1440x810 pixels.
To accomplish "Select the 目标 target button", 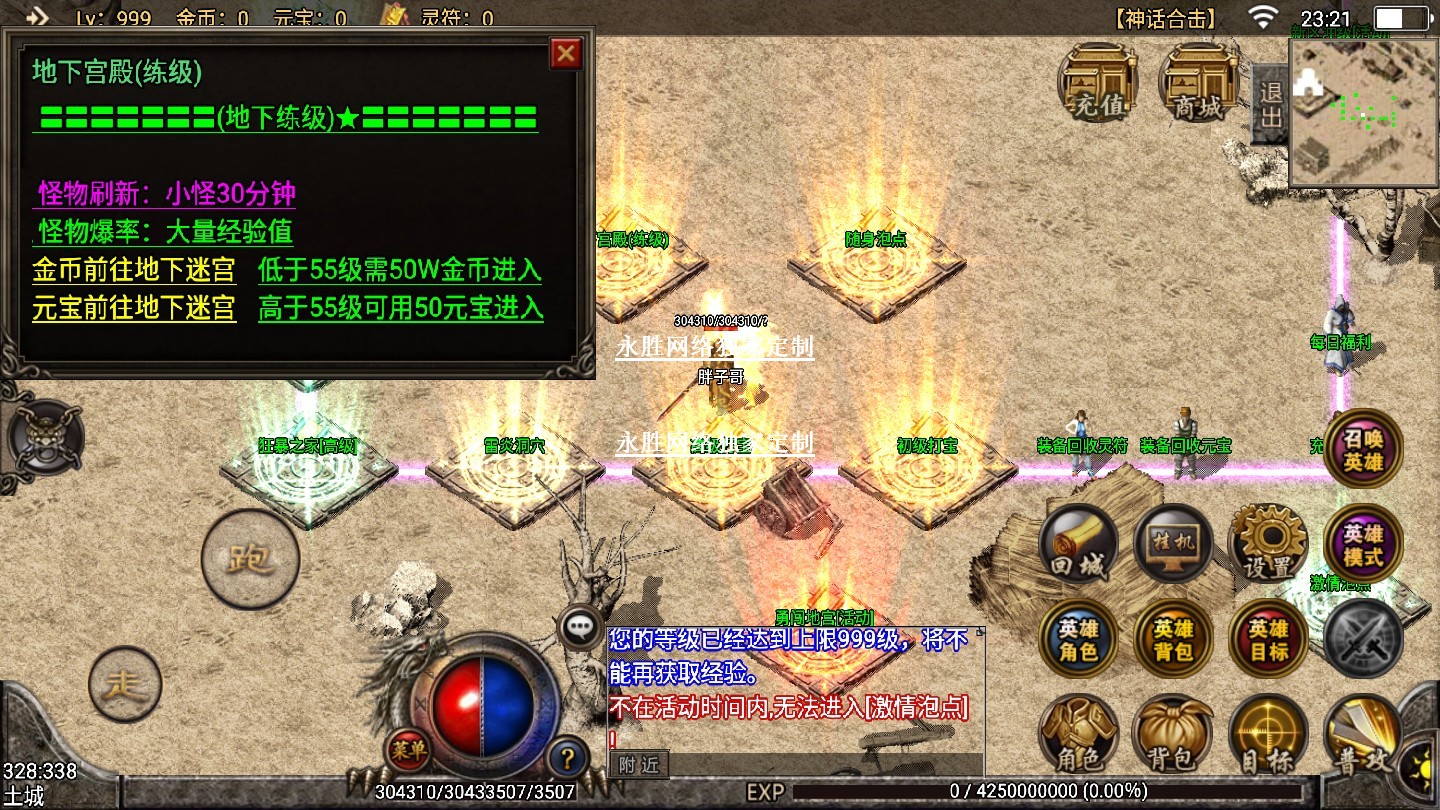I will [1268, 735].
